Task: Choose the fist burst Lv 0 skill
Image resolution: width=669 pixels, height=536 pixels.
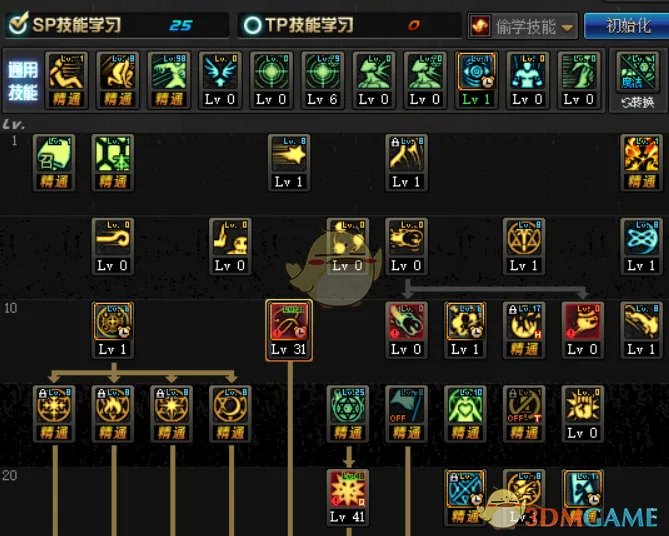Action: (x=581, y=406)
